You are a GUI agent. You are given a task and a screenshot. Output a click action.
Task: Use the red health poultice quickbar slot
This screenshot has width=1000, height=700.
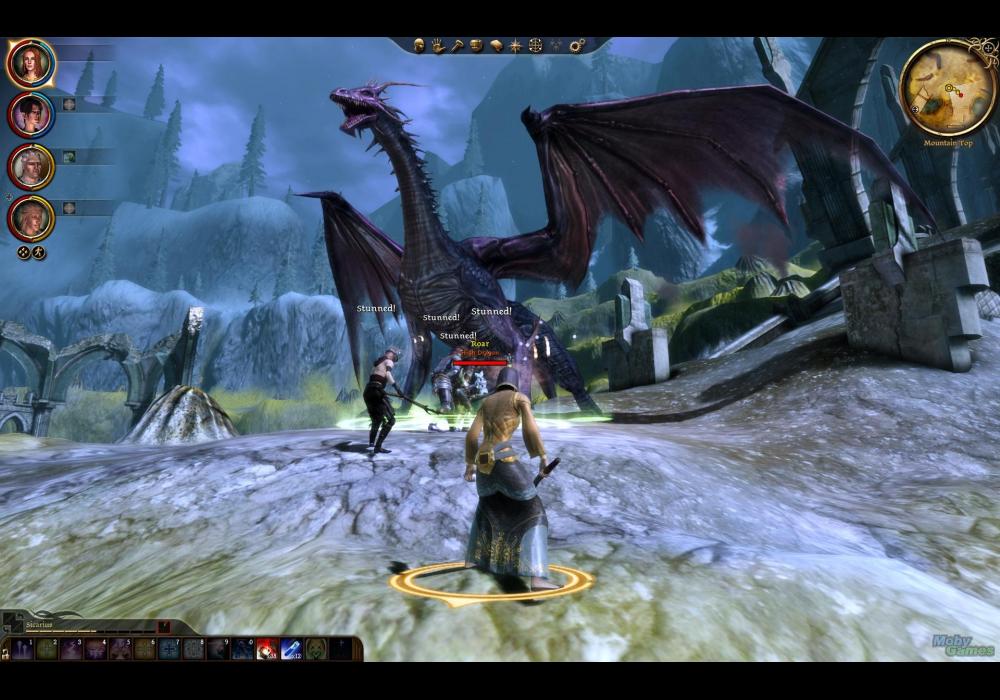point(267,649)
